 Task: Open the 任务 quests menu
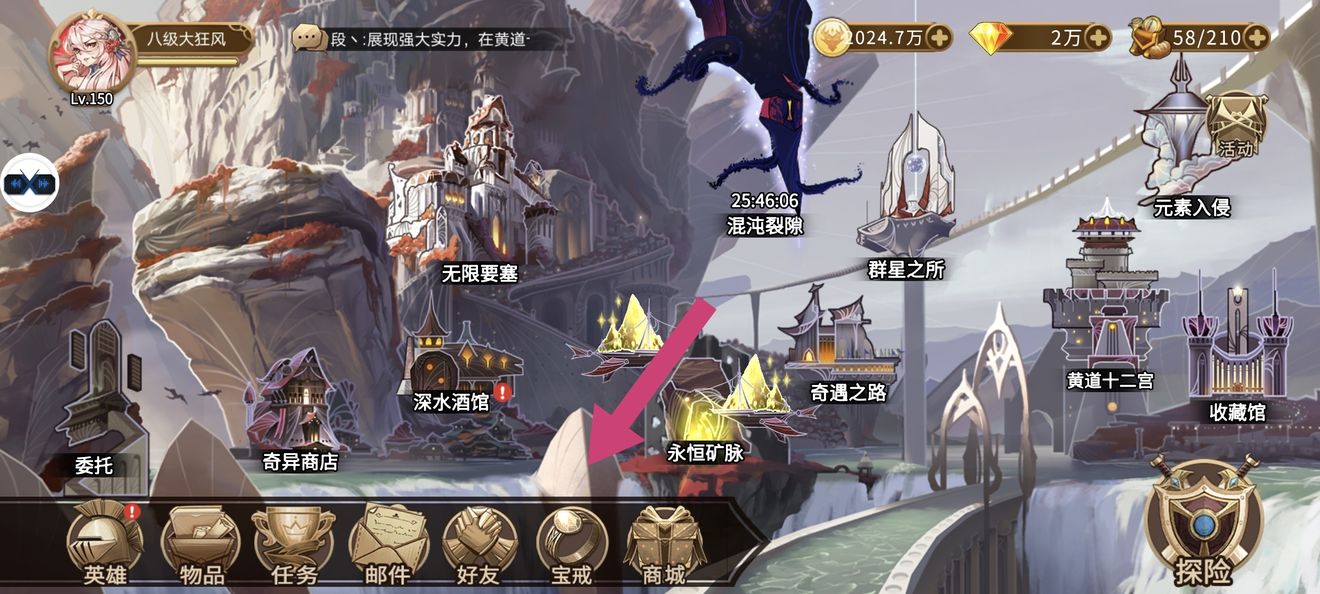294,545
